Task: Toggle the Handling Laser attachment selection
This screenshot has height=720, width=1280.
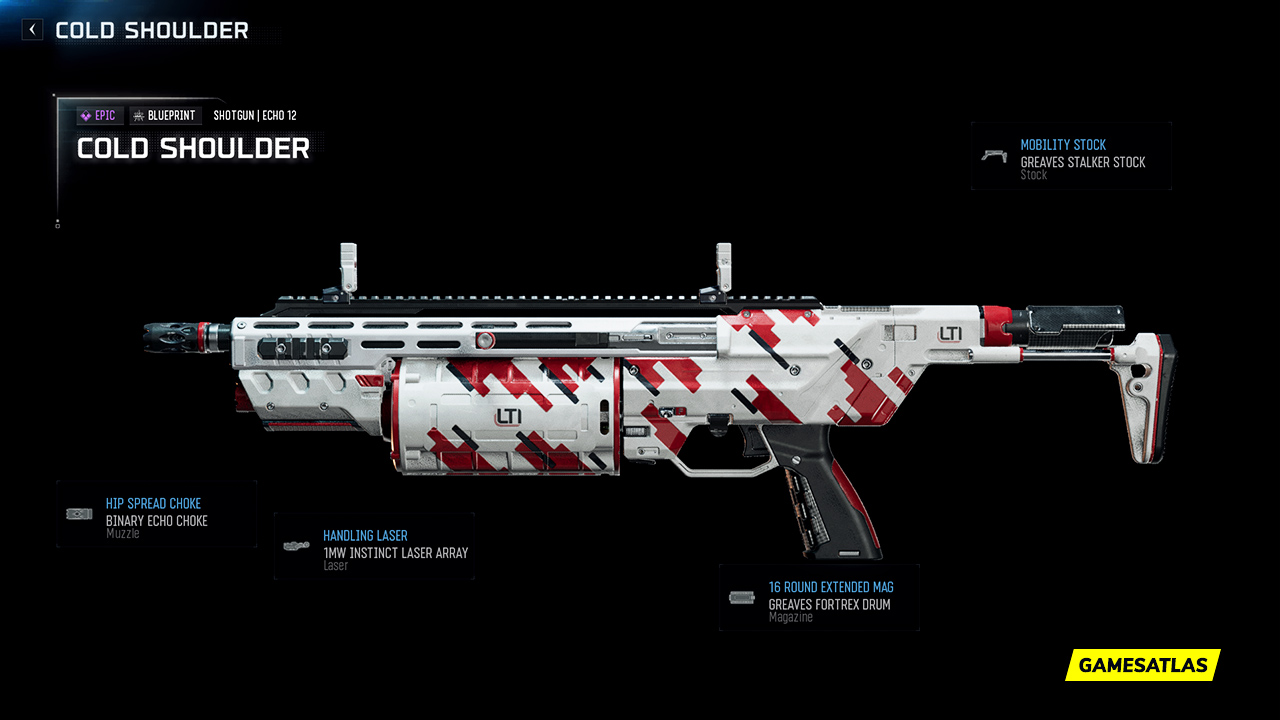Action: (x=373, y=546)
